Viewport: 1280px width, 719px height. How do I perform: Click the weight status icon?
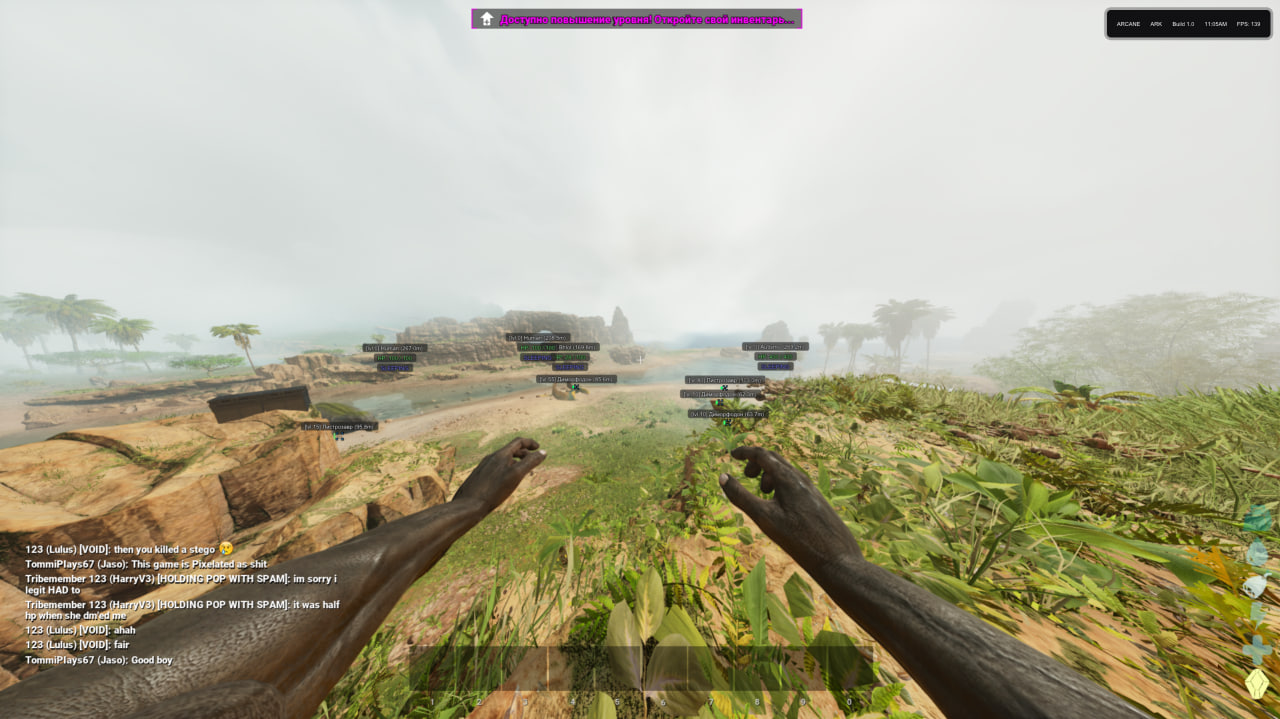tap(1257, 519)
